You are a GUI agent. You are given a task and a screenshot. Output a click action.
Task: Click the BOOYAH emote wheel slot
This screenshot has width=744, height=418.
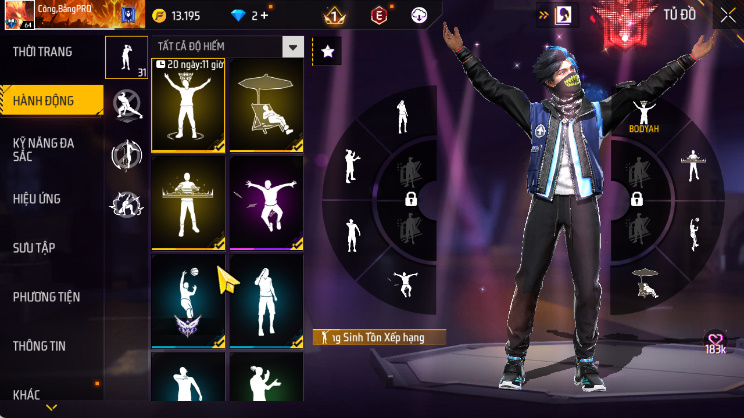click(643, 115)
